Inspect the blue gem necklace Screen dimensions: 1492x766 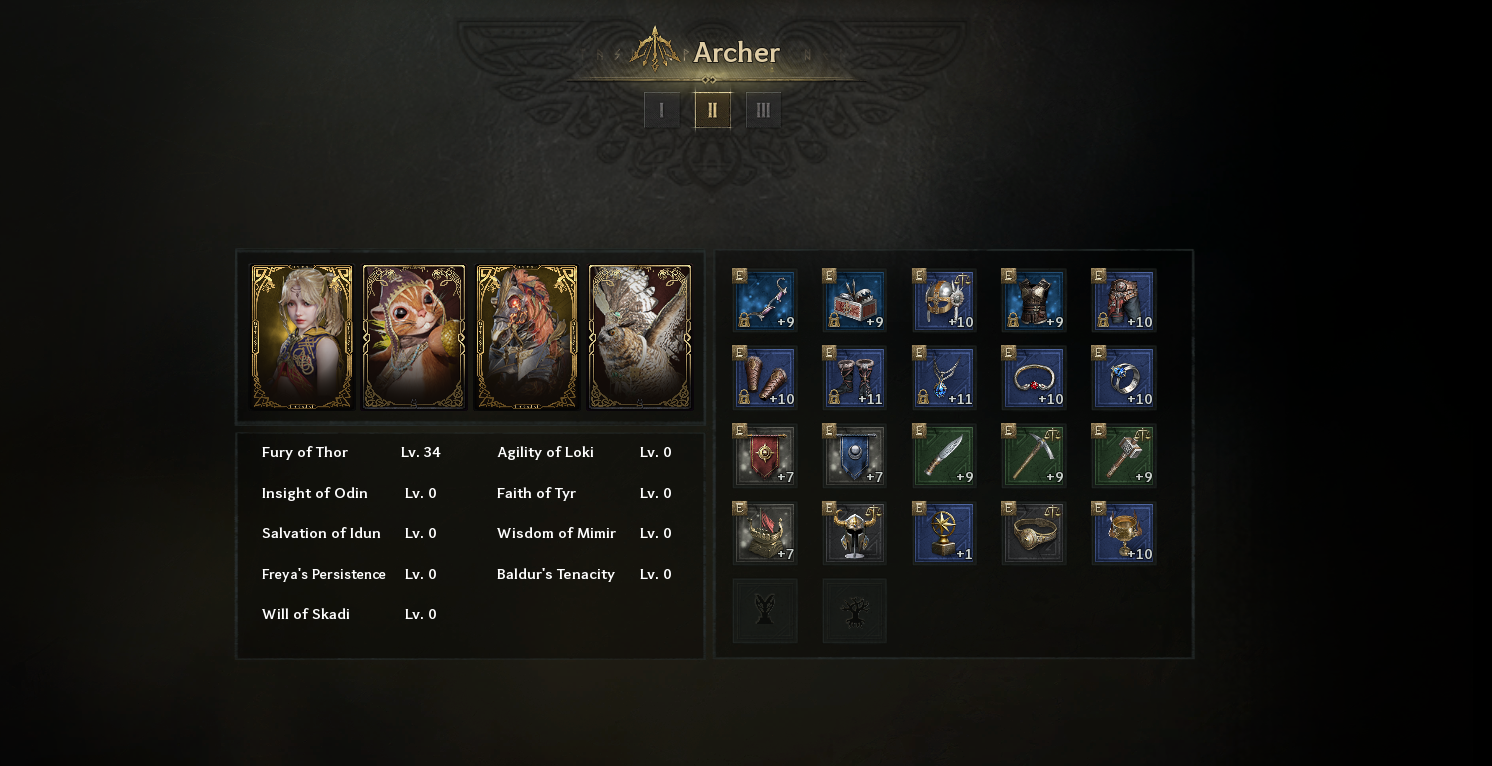(944, 378)
